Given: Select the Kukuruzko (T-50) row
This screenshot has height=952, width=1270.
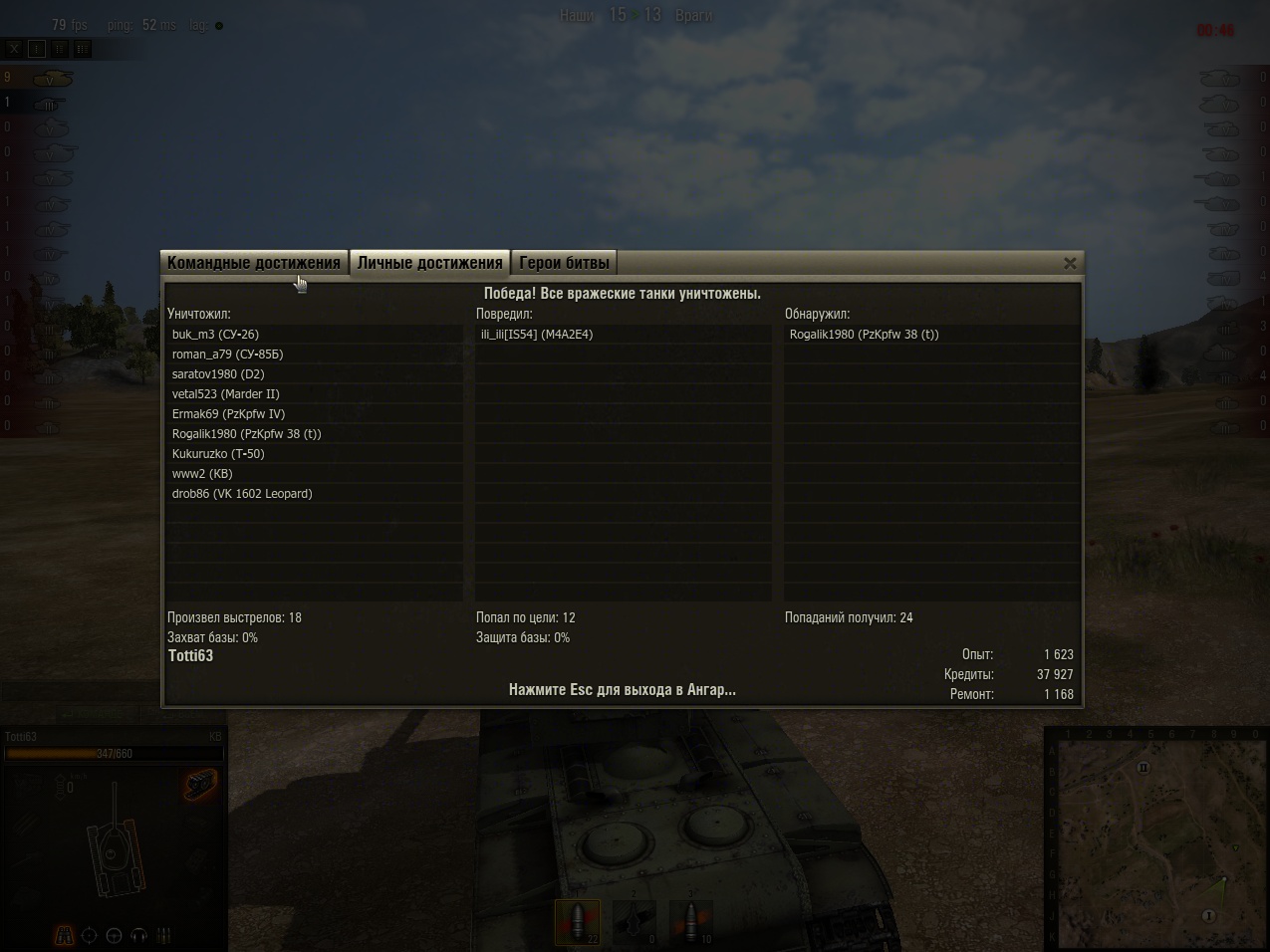Looking at the screenshot, I should tap(218, 454).
